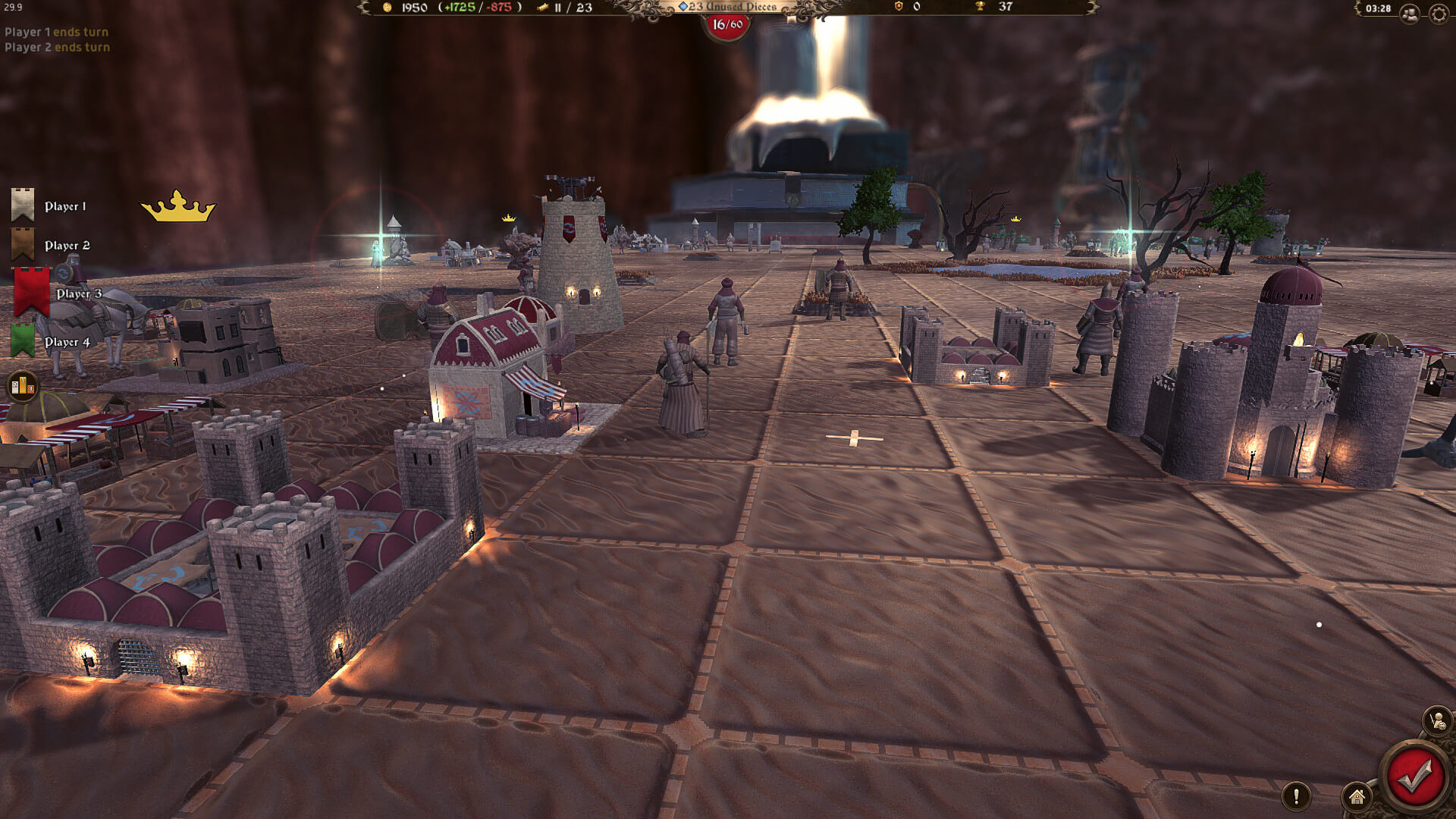End turn with the red checkmark button
The width and height of the screenshot is (1456, 819).
(1414, 777)
